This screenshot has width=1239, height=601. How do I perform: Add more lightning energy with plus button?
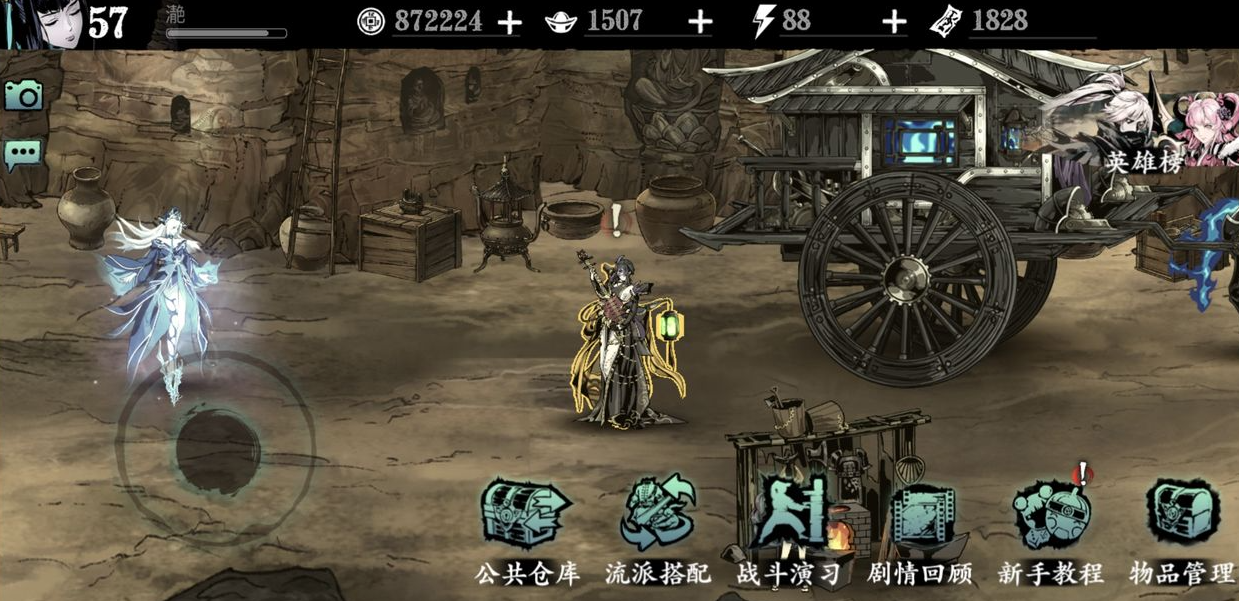coord(894,22)
